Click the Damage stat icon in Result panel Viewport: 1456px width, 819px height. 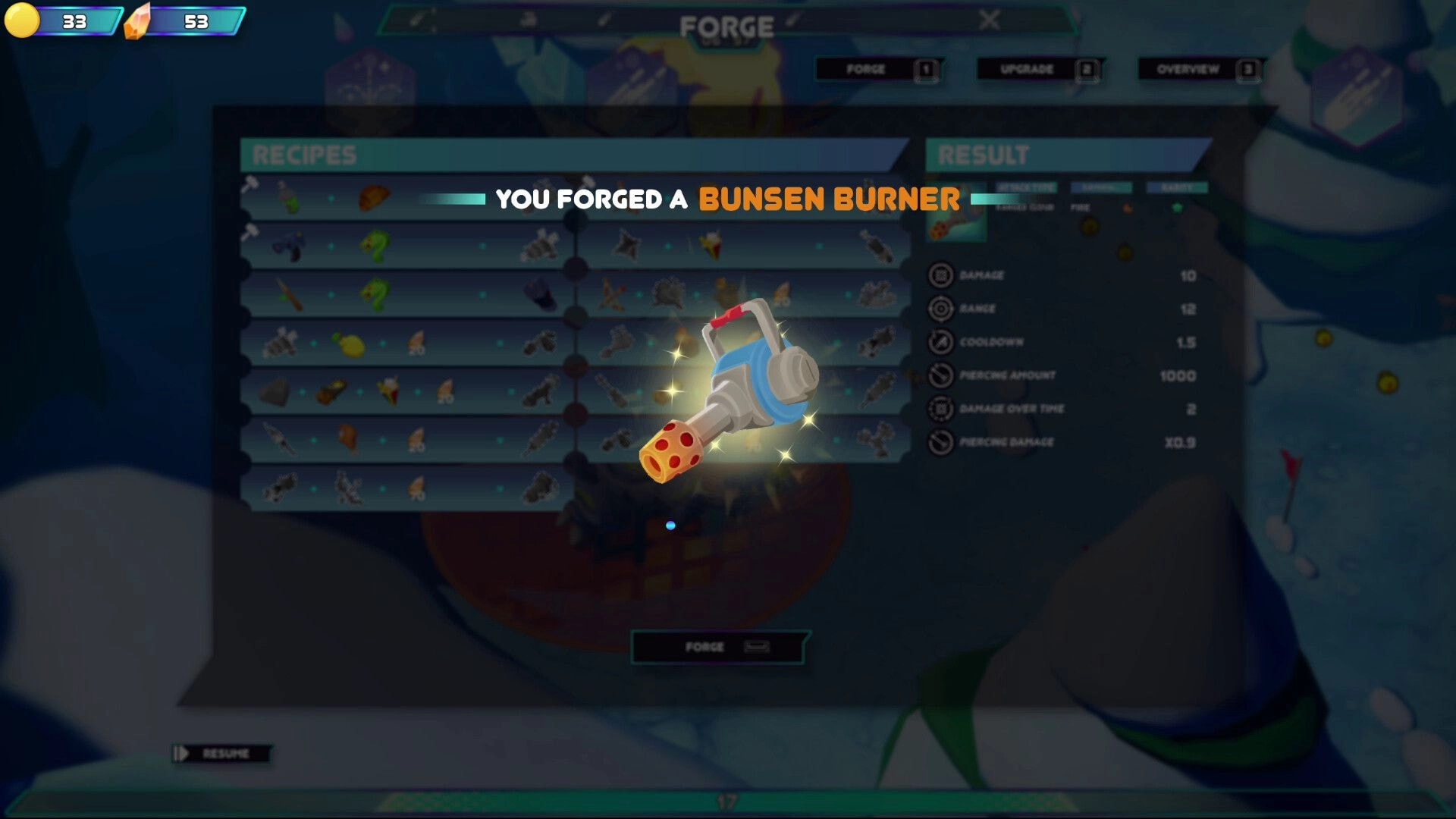pos(940,275)
